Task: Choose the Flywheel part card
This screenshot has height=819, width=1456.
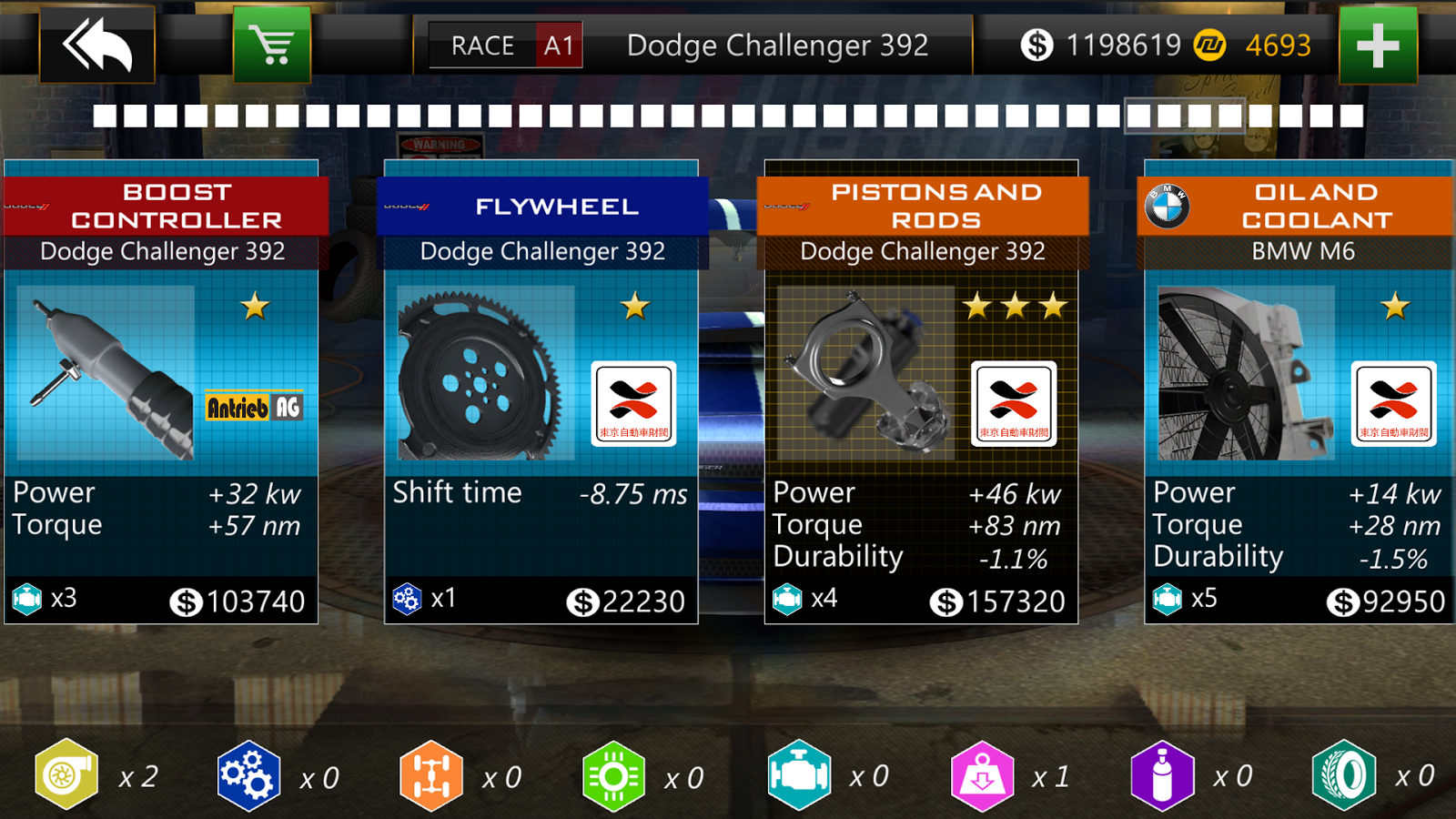Action: pyautogui.click(x=541, y=391)
